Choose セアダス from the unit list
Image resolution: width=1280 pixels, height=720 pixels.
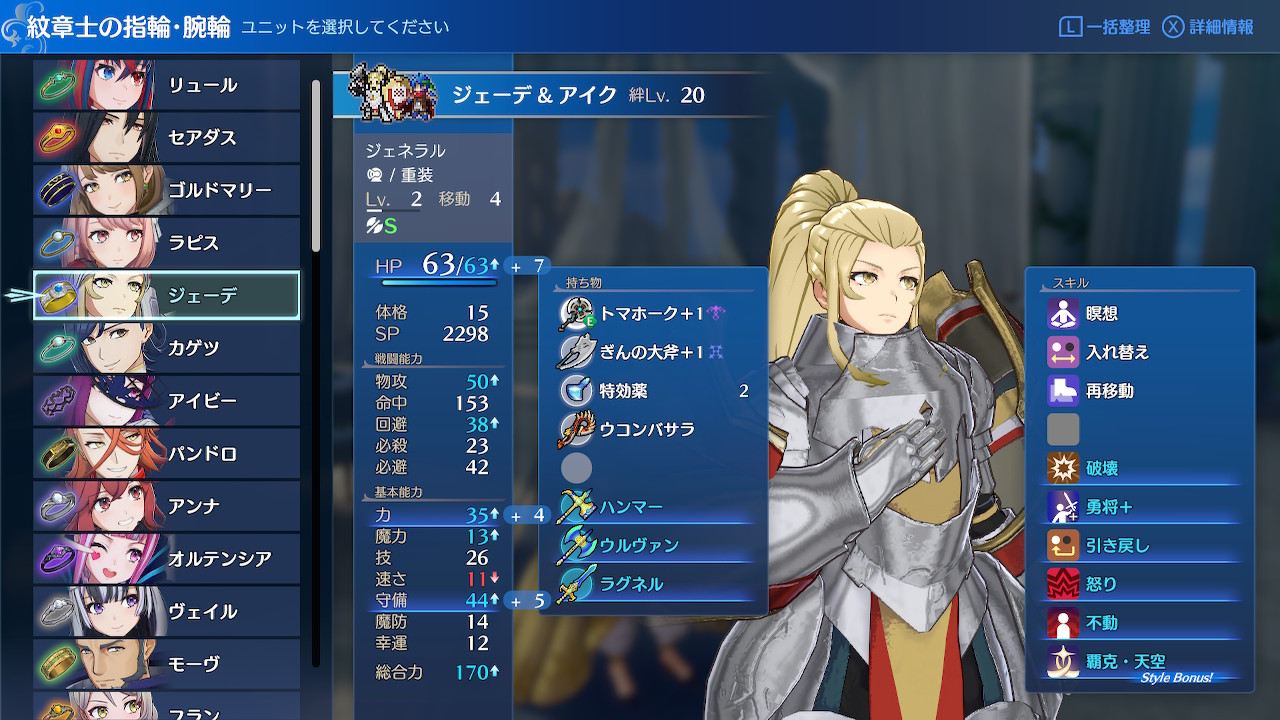click(x=167, y=137)
